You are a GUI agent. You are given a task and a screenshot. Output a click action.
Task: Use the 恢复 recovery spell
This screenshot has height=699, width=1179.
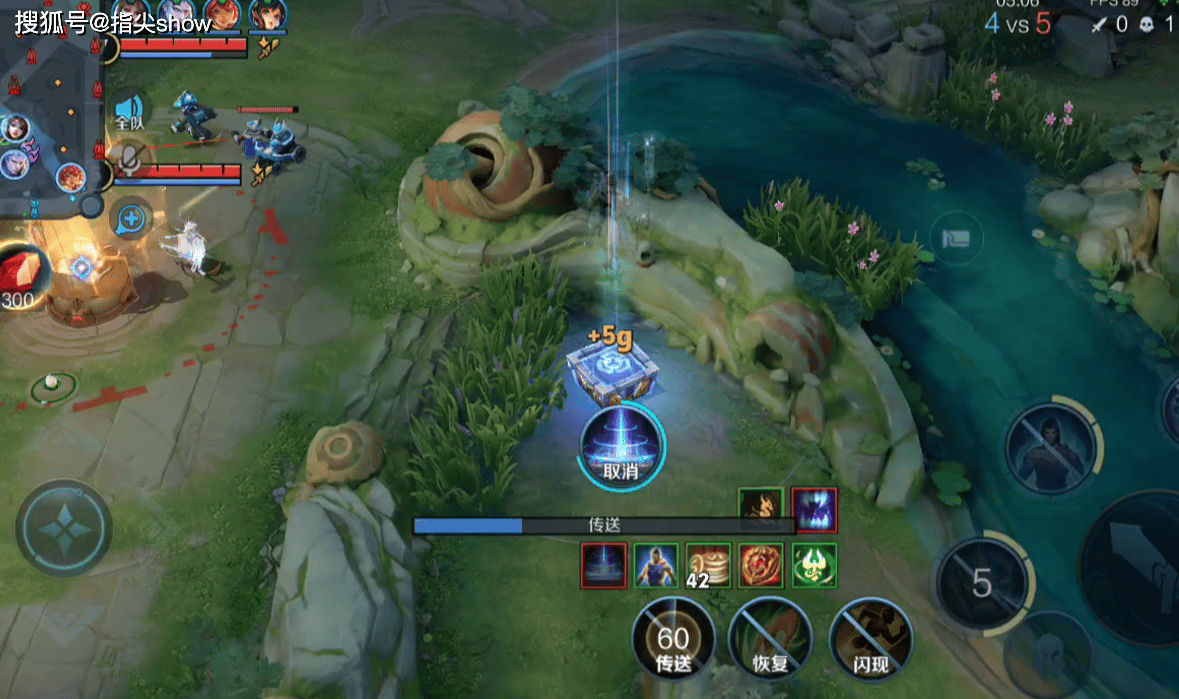[769, 638]
